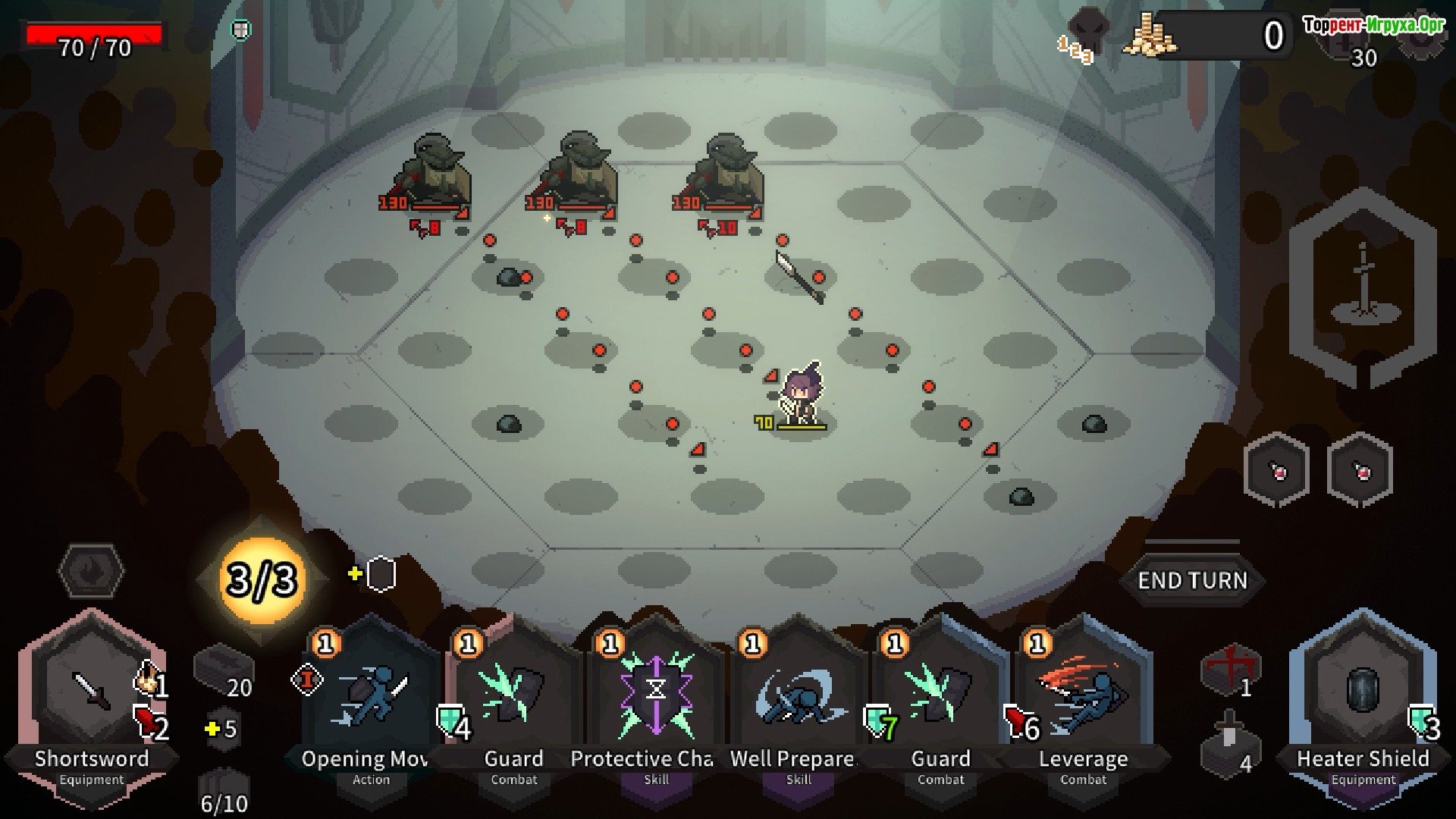Click the flame hexagon icon
The height and width of the screenshot is (819, 1456).
pyautogui.click(x=92, y=570)
